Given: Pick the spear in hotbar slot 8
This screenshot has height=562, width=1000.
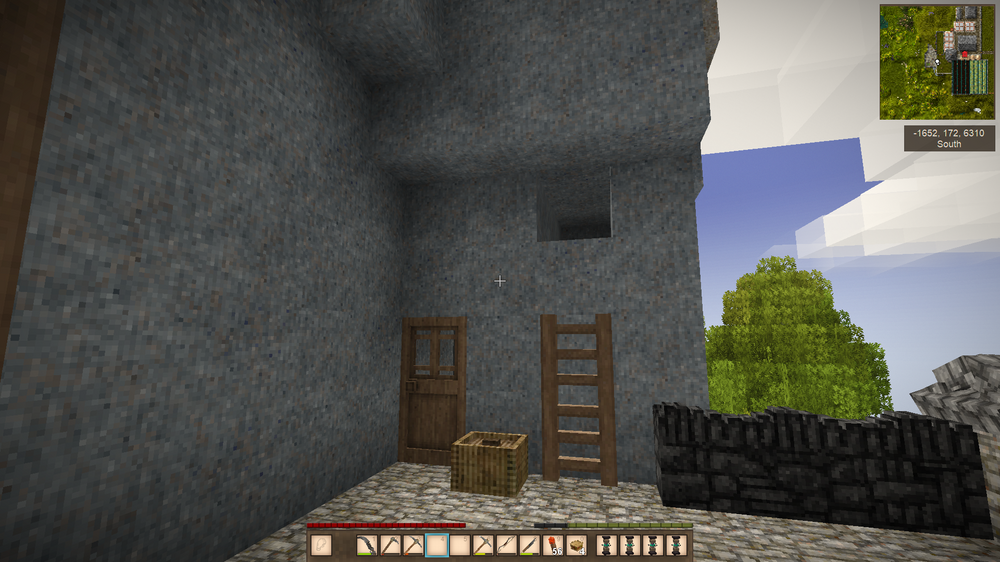Looking at the screenshot, I should (x=530, y=545).
